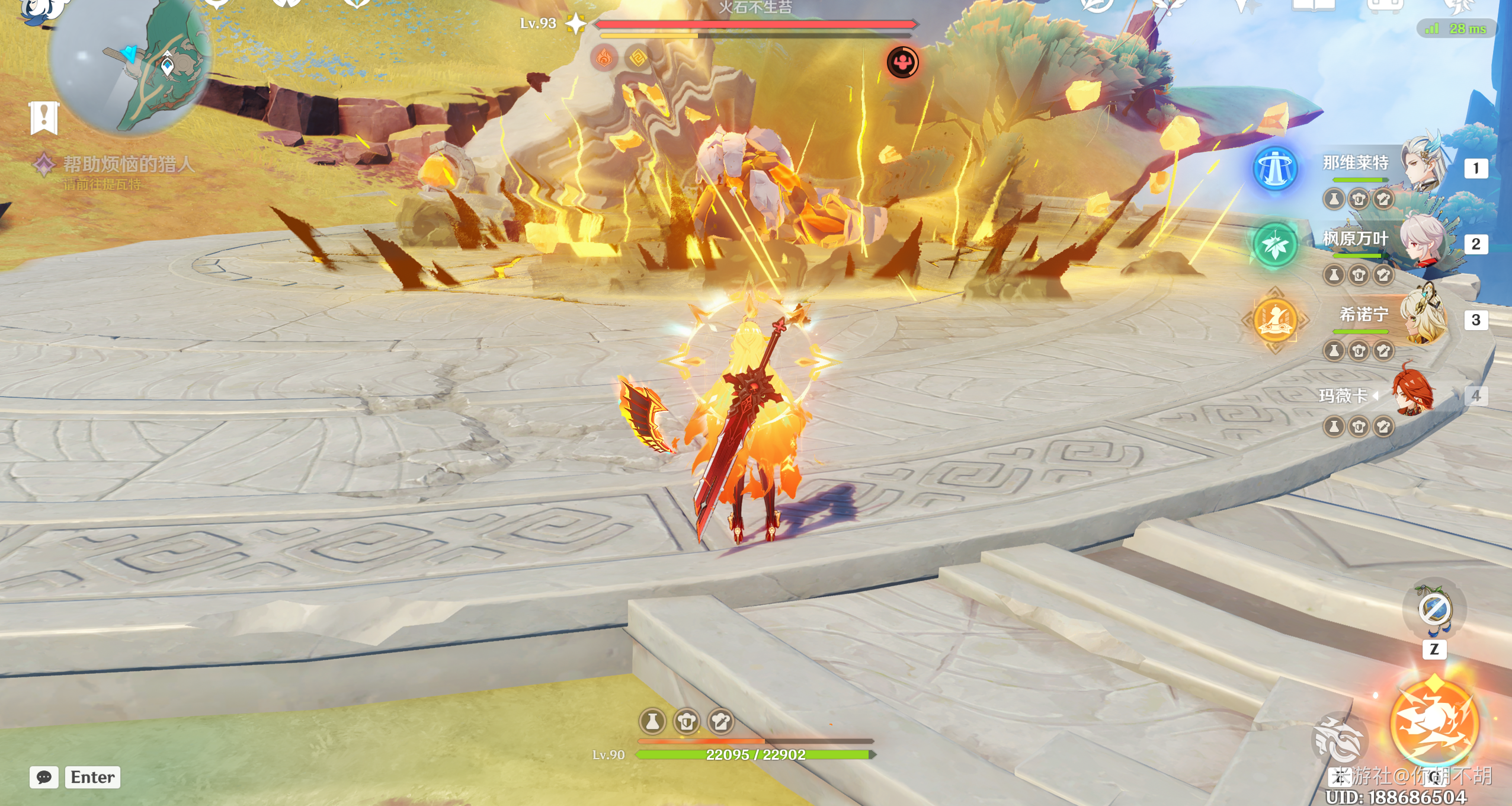Screen dimensions: 1512x806
Task: Trigger 那维莱特's blue elemental burst icon
Action: [x=1275, y=169]
